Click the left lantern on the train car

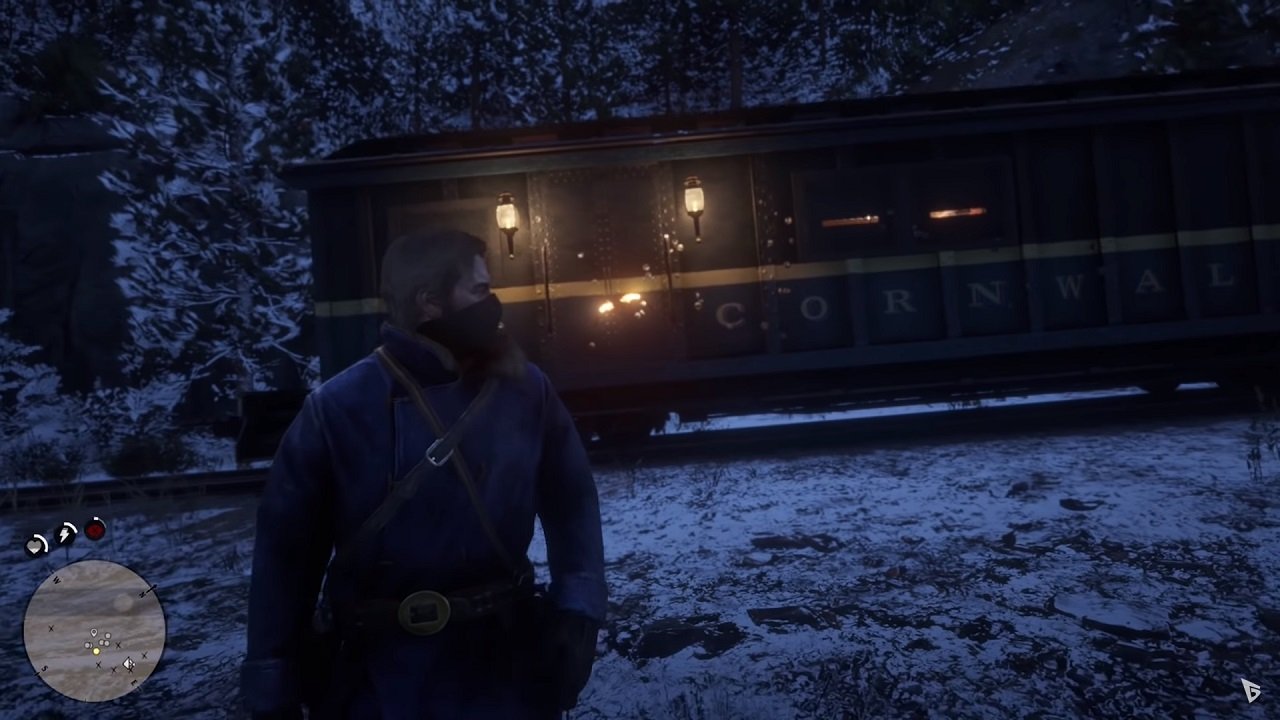pos(505,215)
